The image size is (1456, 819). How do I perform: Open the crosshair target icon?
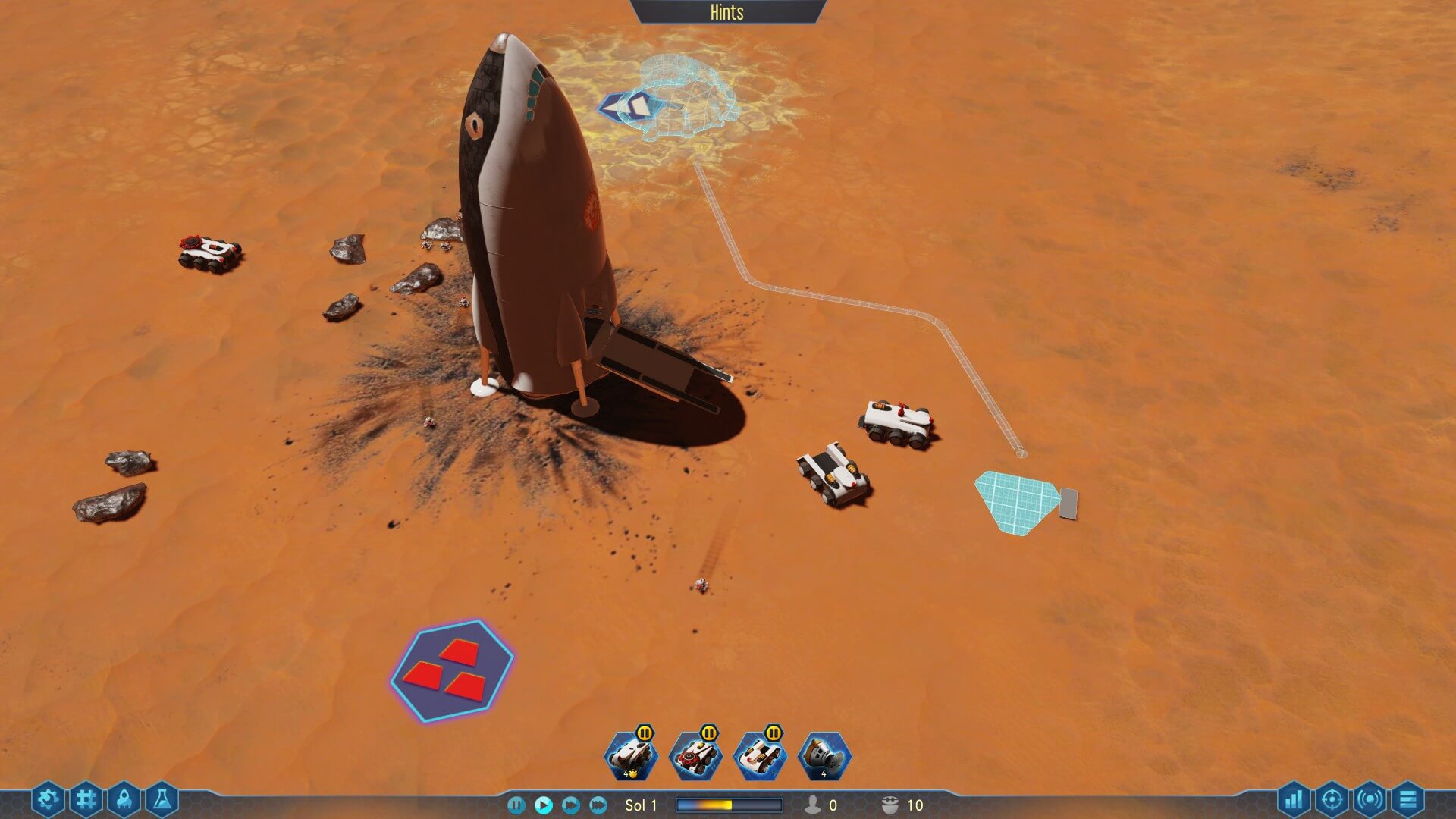tap(1332, 799)
